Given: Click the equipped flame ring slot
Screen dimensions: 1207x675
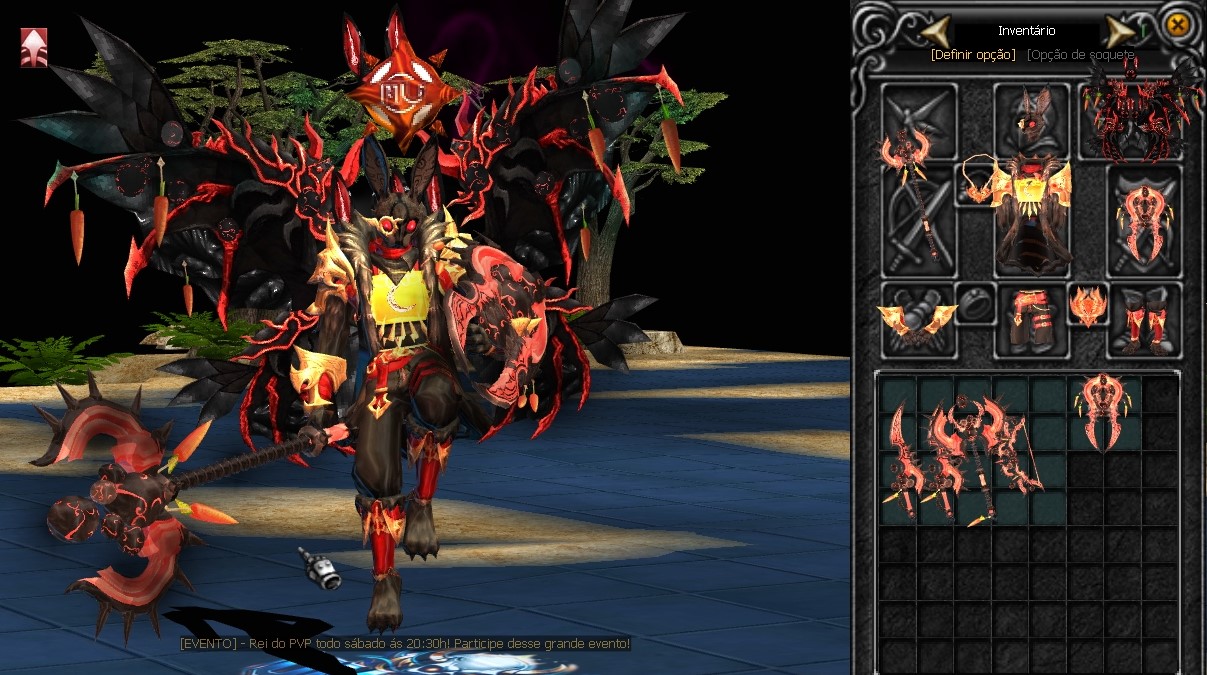Looking at the screenshot, I should point(1087,305).
